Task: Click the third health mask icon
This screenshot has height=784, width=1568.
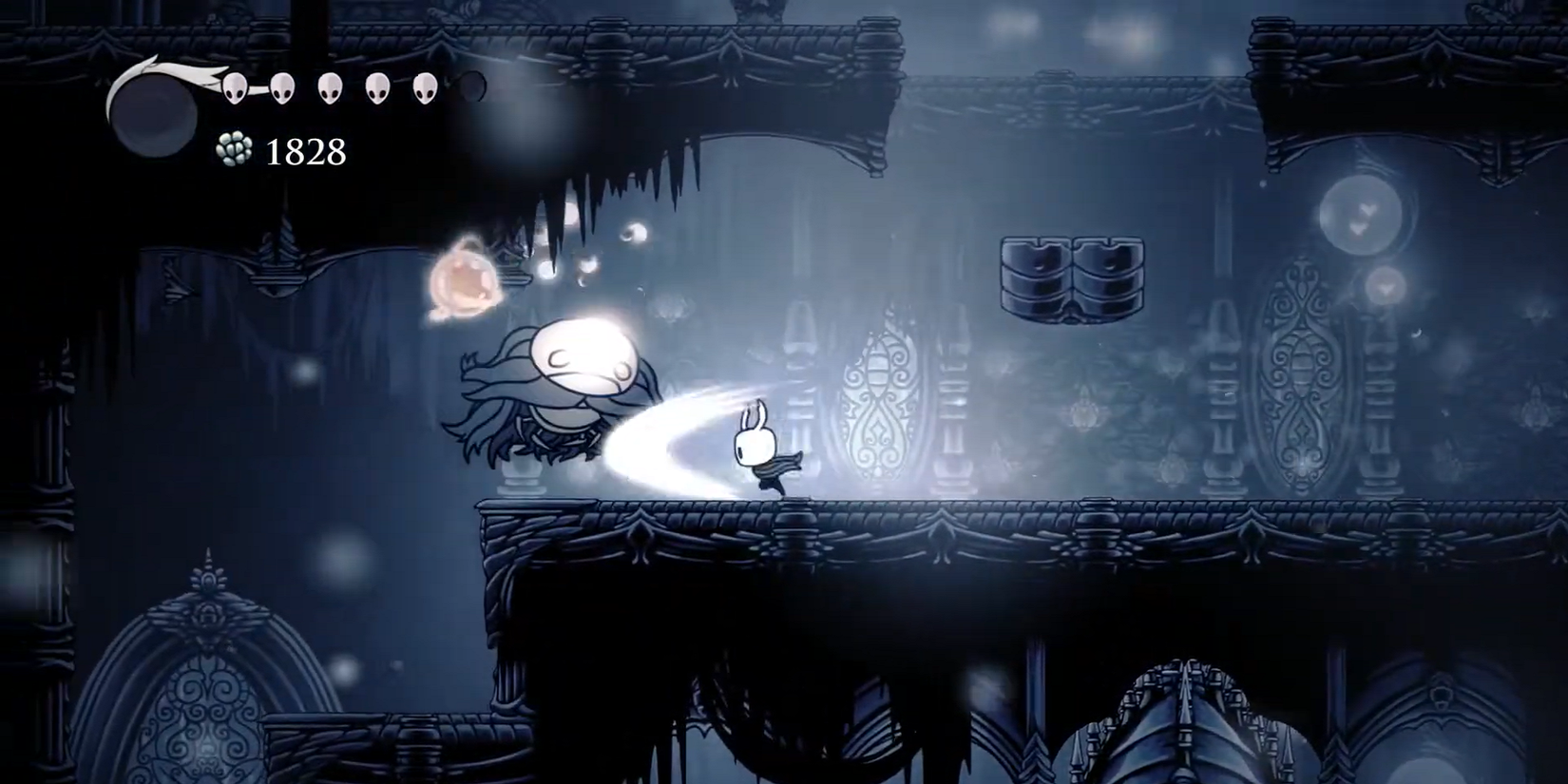Action: tap(328, 88)
